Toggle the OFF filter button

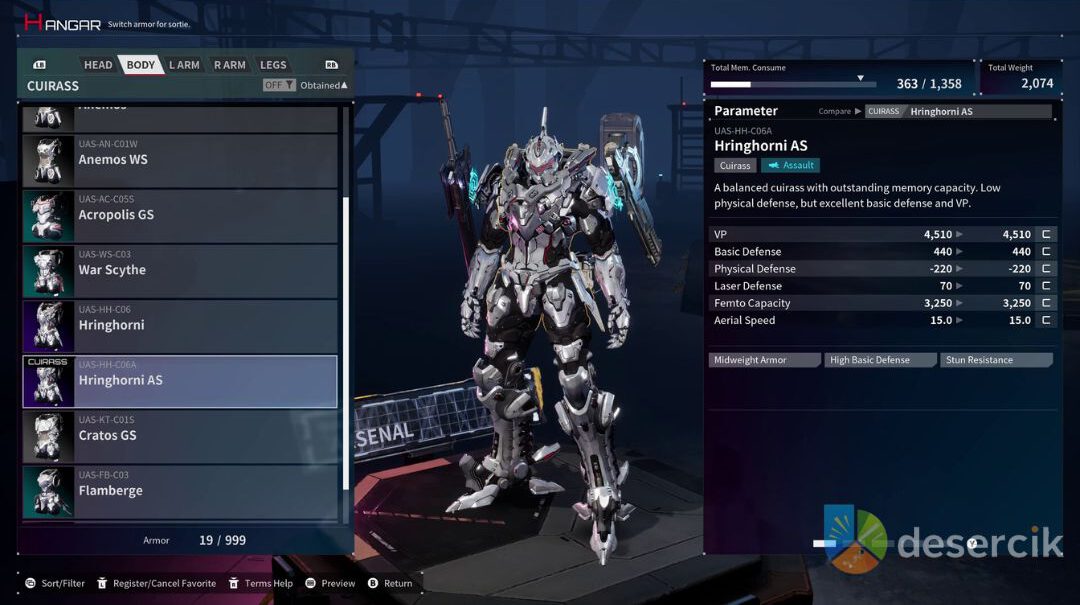point(279,85)
